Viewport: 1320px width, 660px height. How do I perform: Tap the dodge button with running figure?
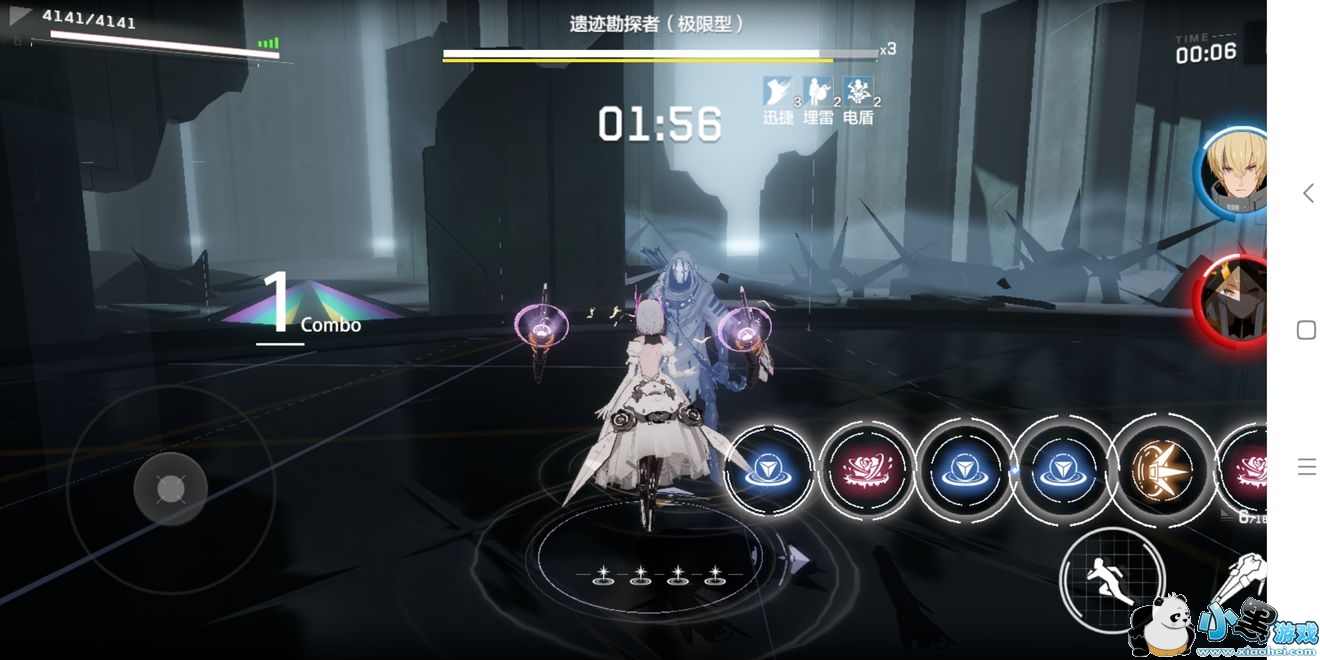(x=1112, y=579)
